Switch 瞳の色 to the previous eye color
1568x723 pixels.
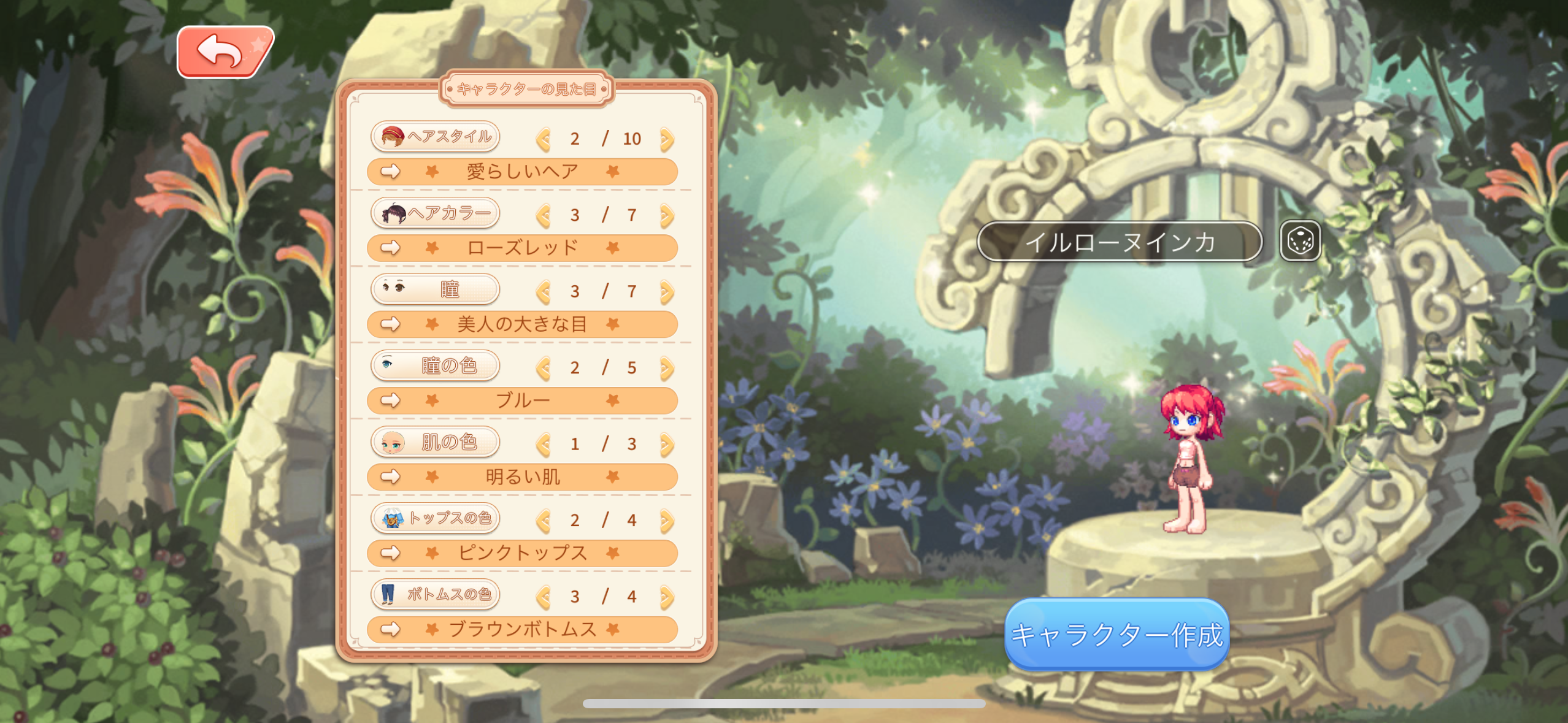click(543, 368)
